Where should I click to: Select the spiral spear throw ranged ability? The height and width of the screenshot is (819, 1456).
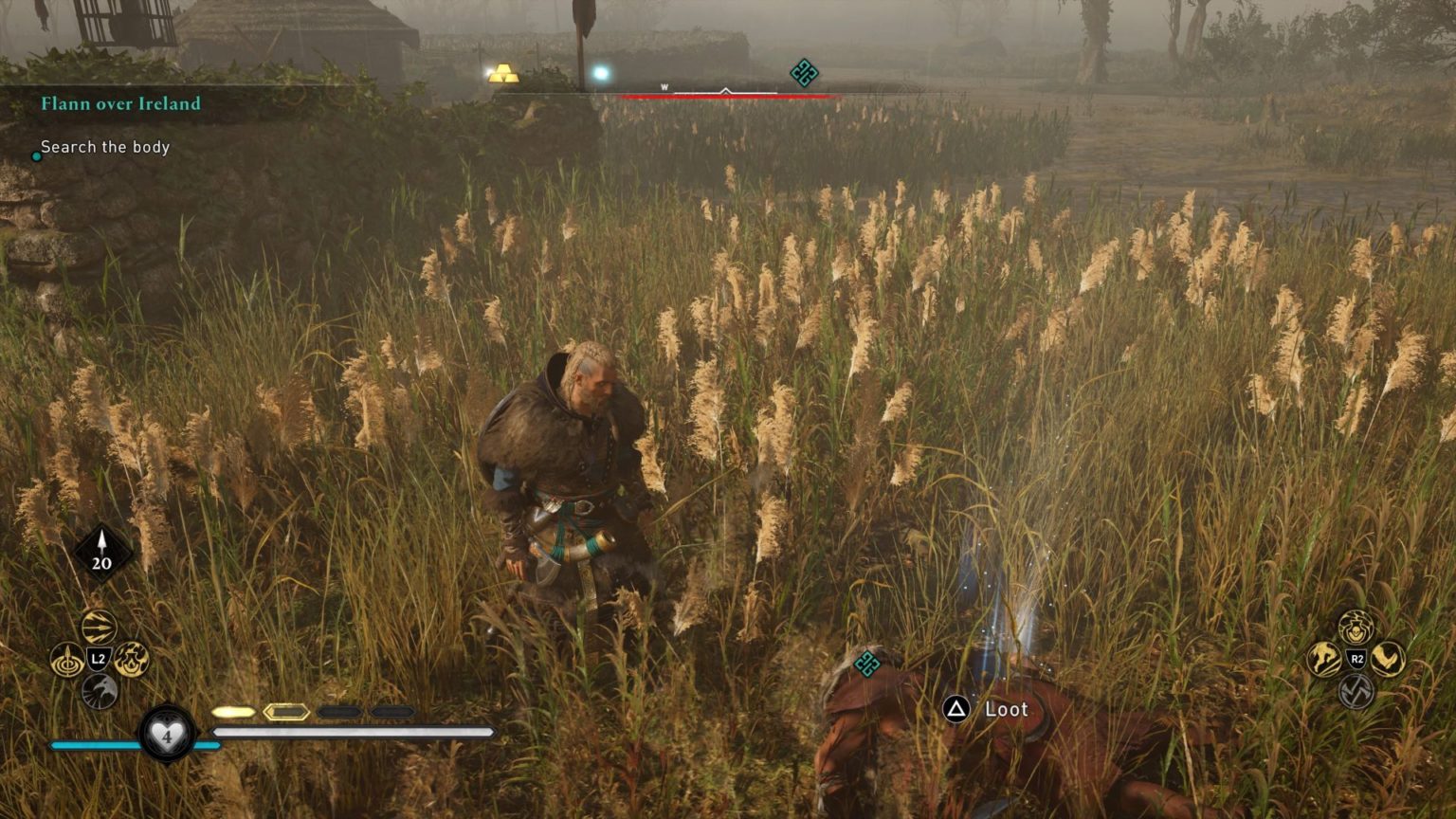pos(66,659)
